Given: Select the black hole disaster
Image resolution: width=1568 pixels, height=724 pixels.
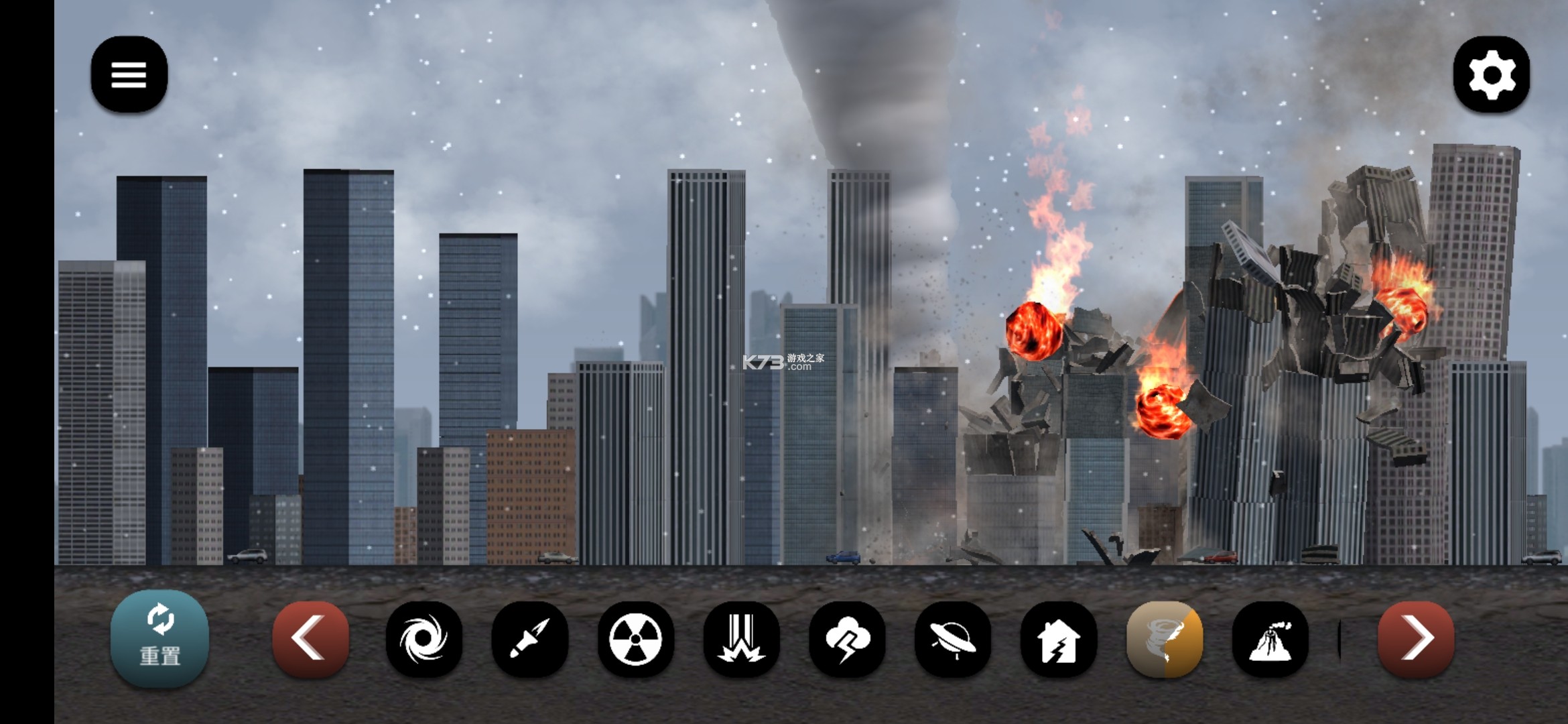Looking at the screenshot, I should (x=423, y=638).
